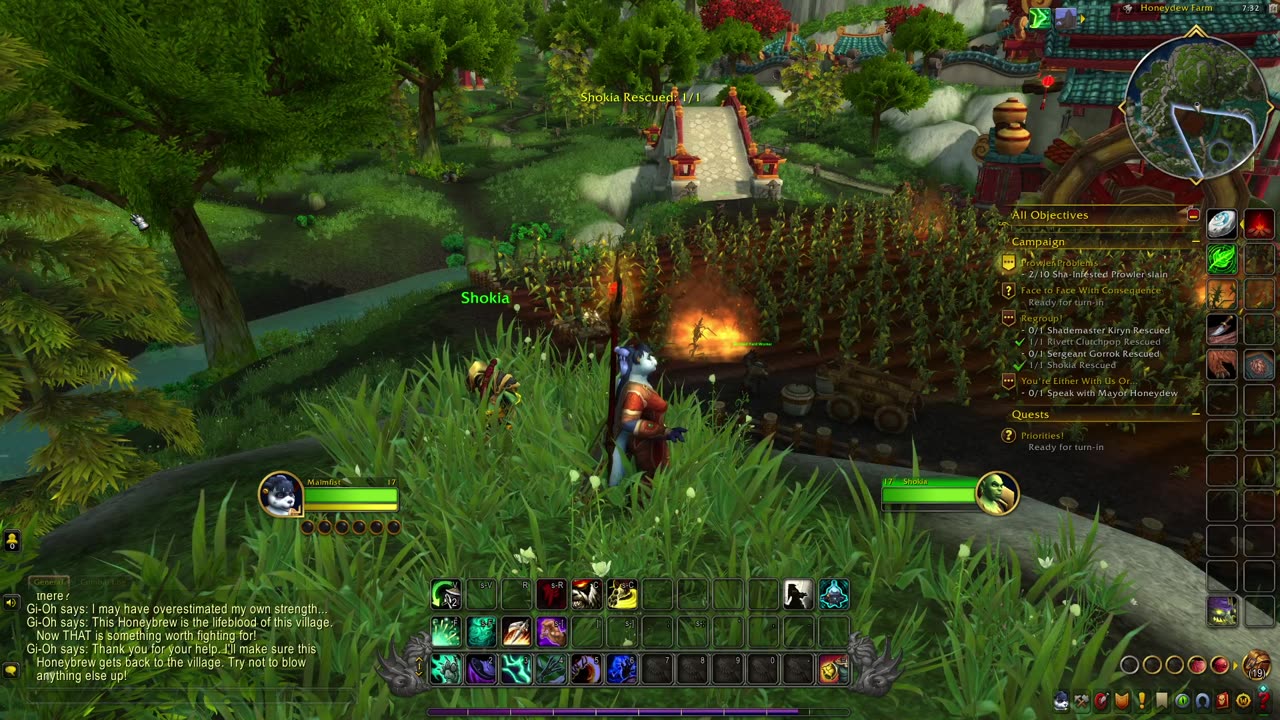The height and width of the screenshot is (720, 1280).
Task: Activate the green paw ability on slot 1
Action: tap(446, 668)
